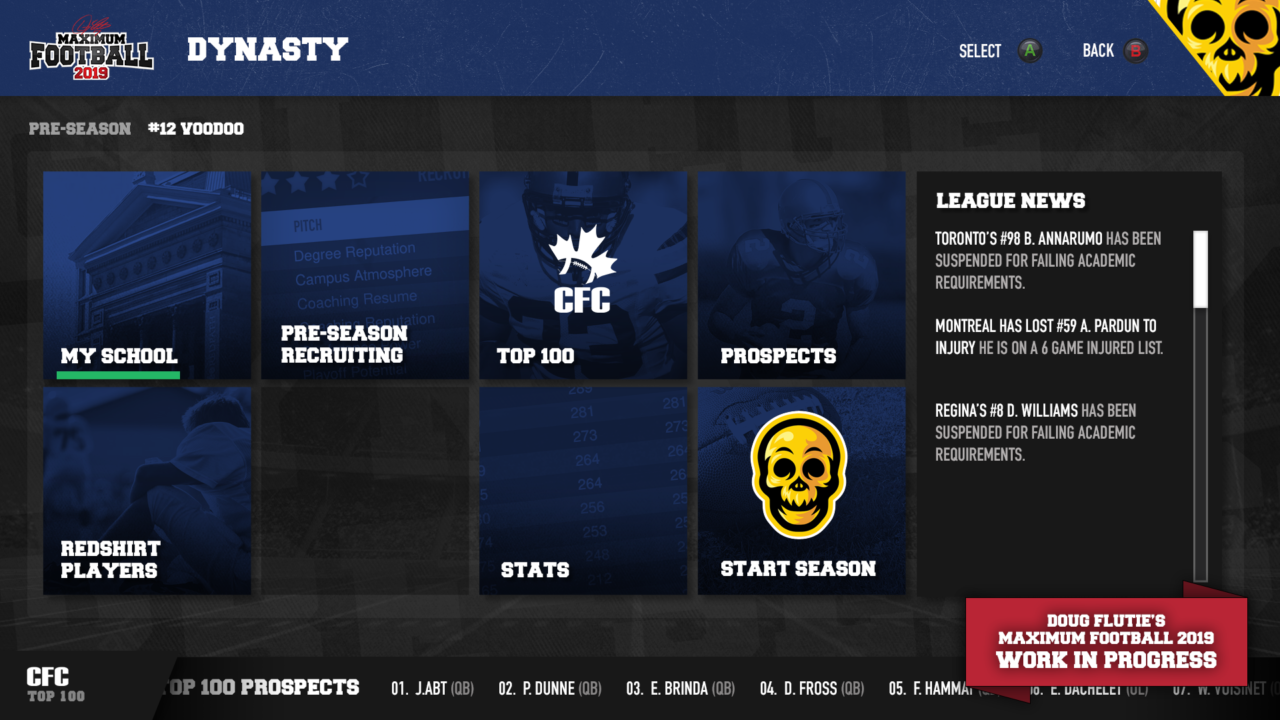This screenshot has width=1280, height=720.
Task: Open the CFC Top 100 panel
Action: pyautogui.click(x=582, y=276)
